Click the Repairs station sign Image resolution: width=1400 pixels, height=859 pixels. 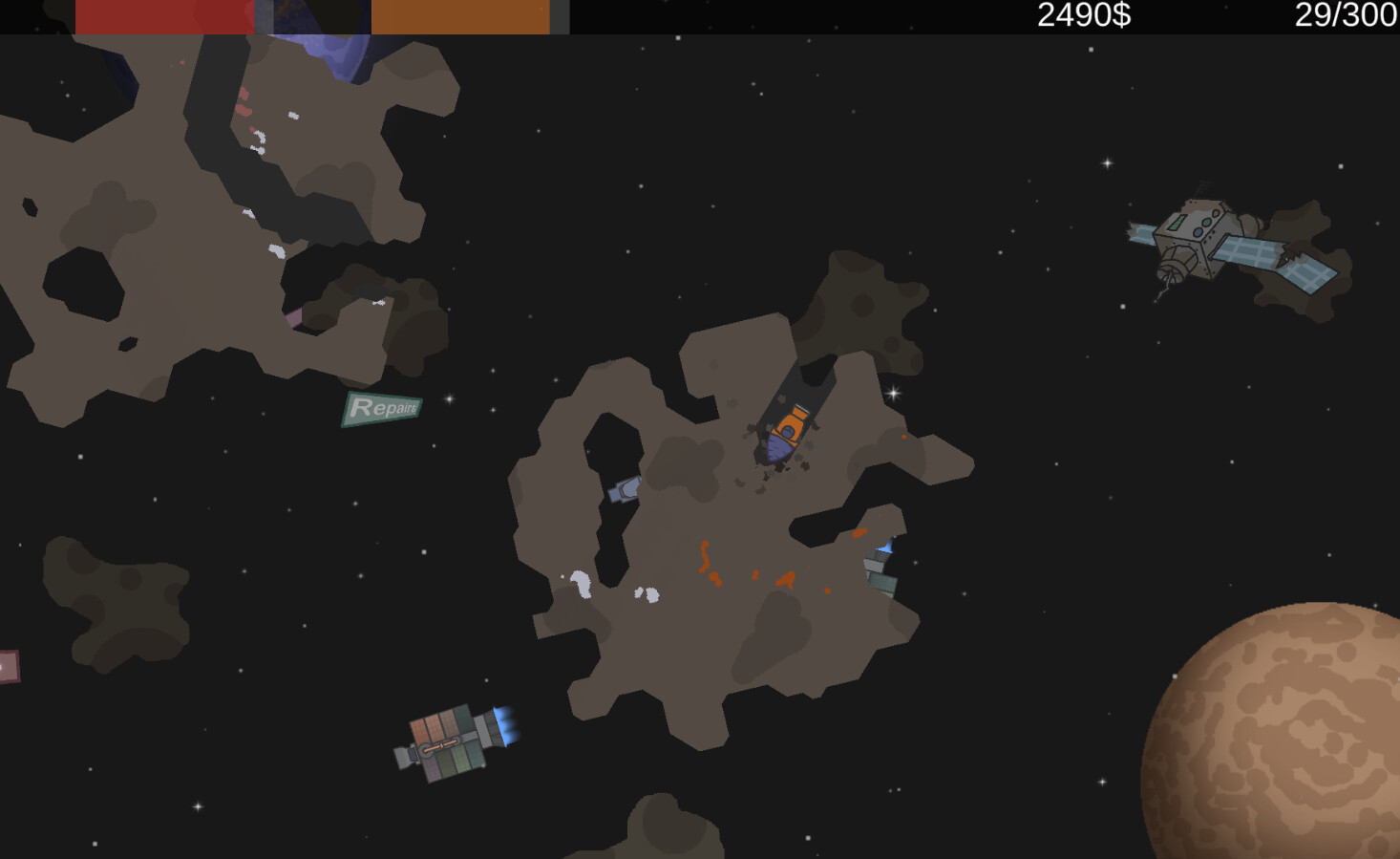pyautogui.click(x=384, y=409)
